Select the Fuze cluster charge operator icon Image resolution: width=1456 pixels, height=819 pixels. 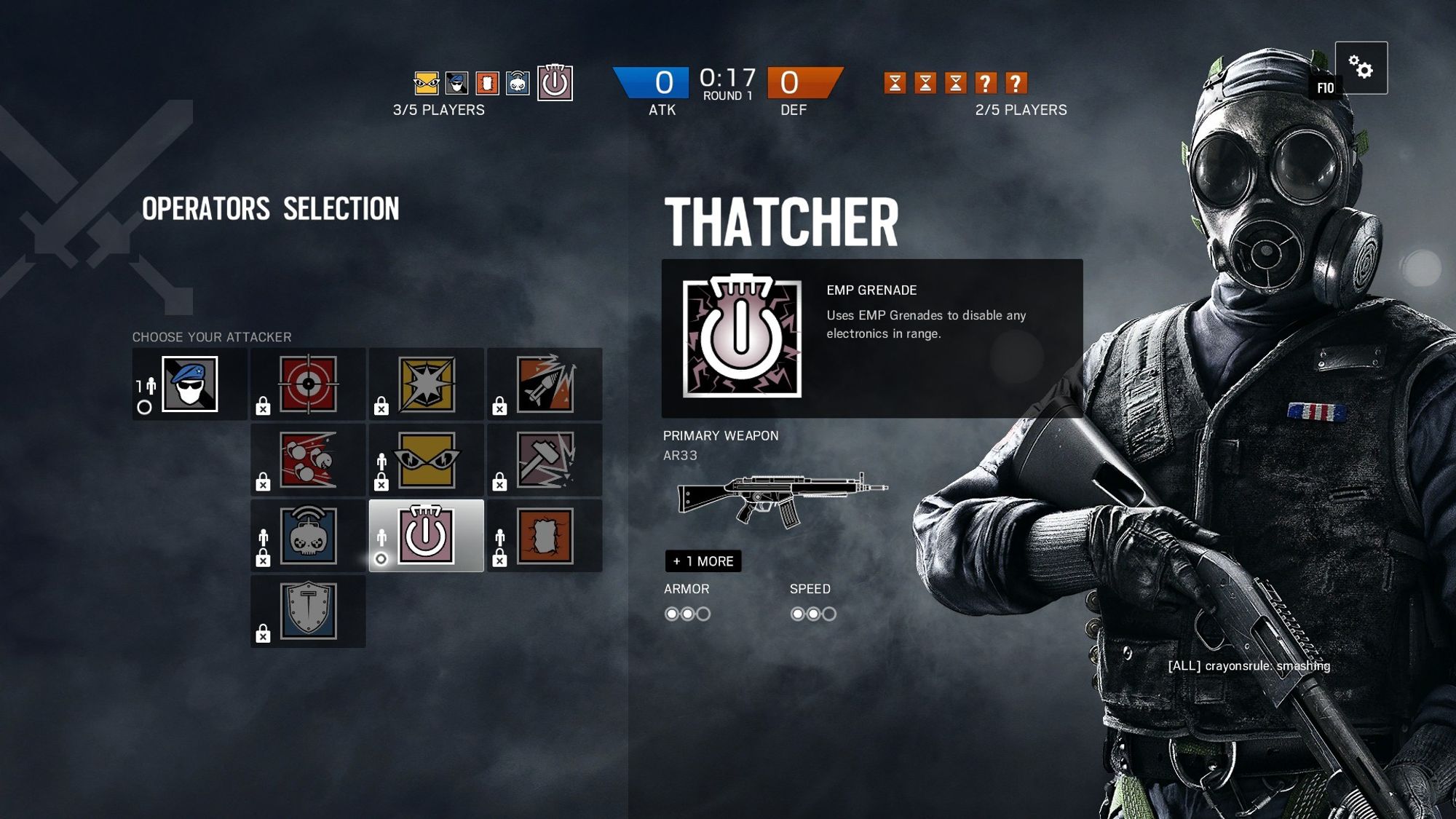tap(307, 459)
